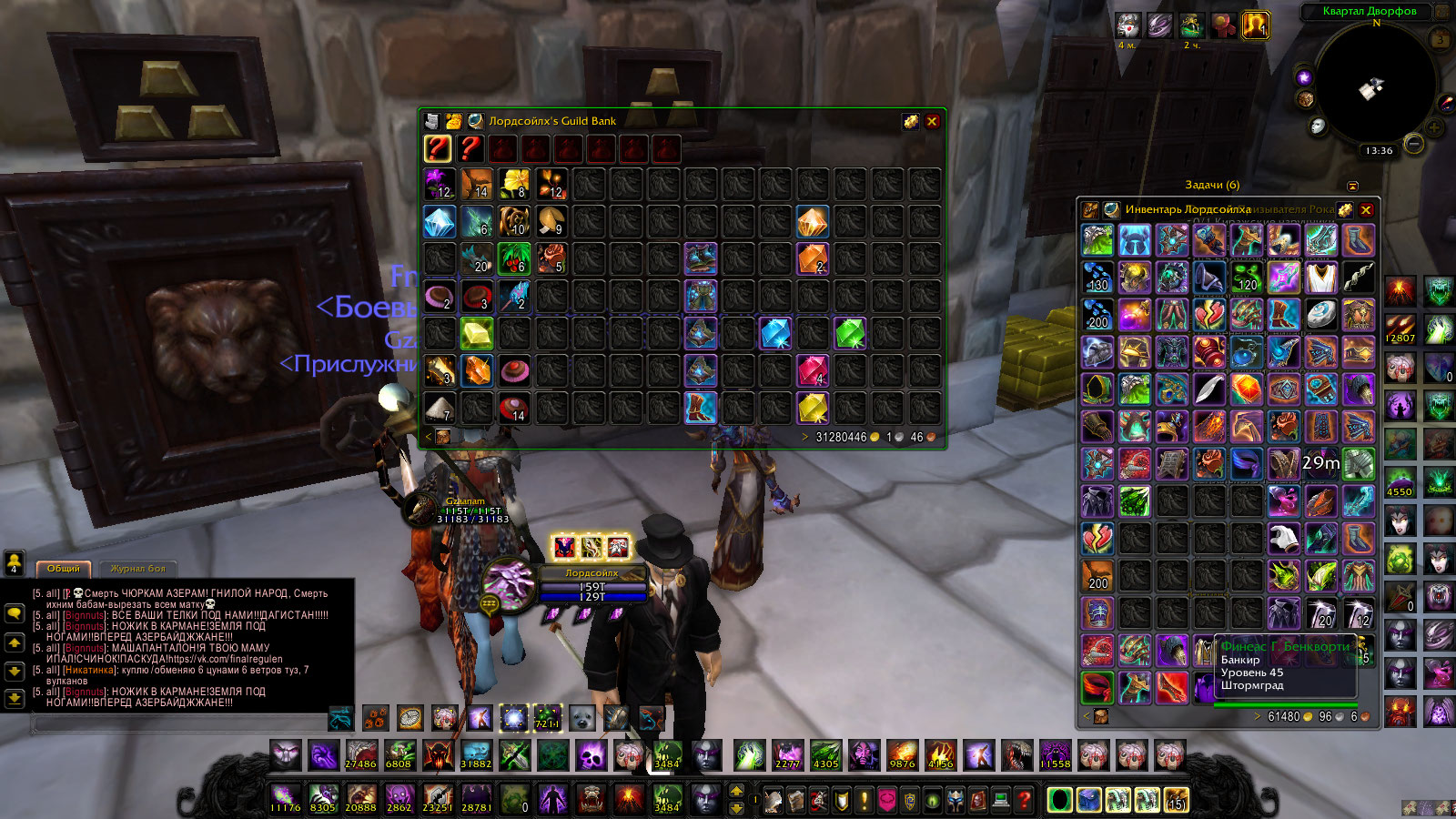Select the yellow flower stack of 8
Screen dimensions: 1456x819
514,184
